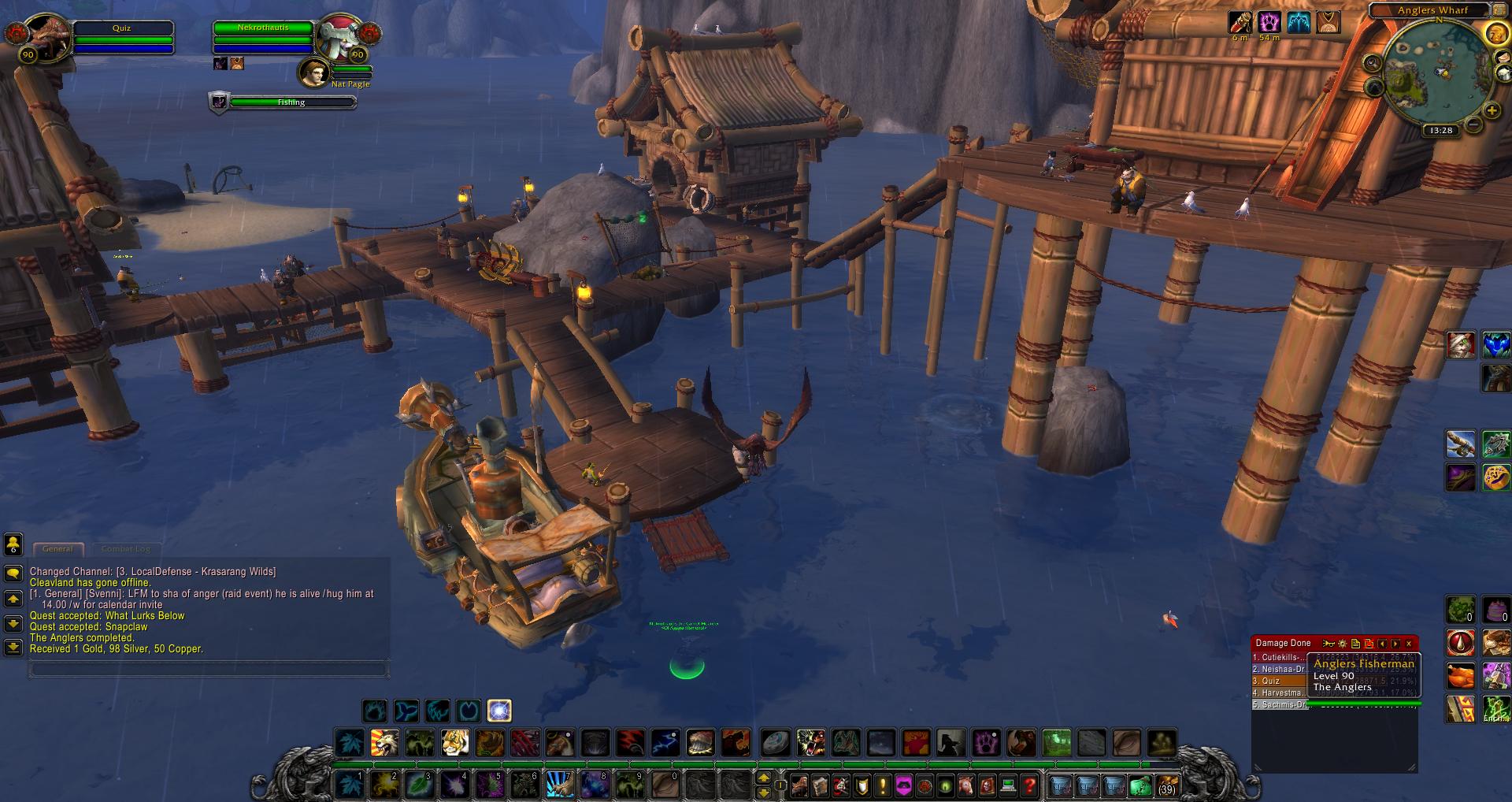The width and height of the screenshot is (1512, 802).
Task: Page the action bar up with the arrow
Action: tap(763, 777)
